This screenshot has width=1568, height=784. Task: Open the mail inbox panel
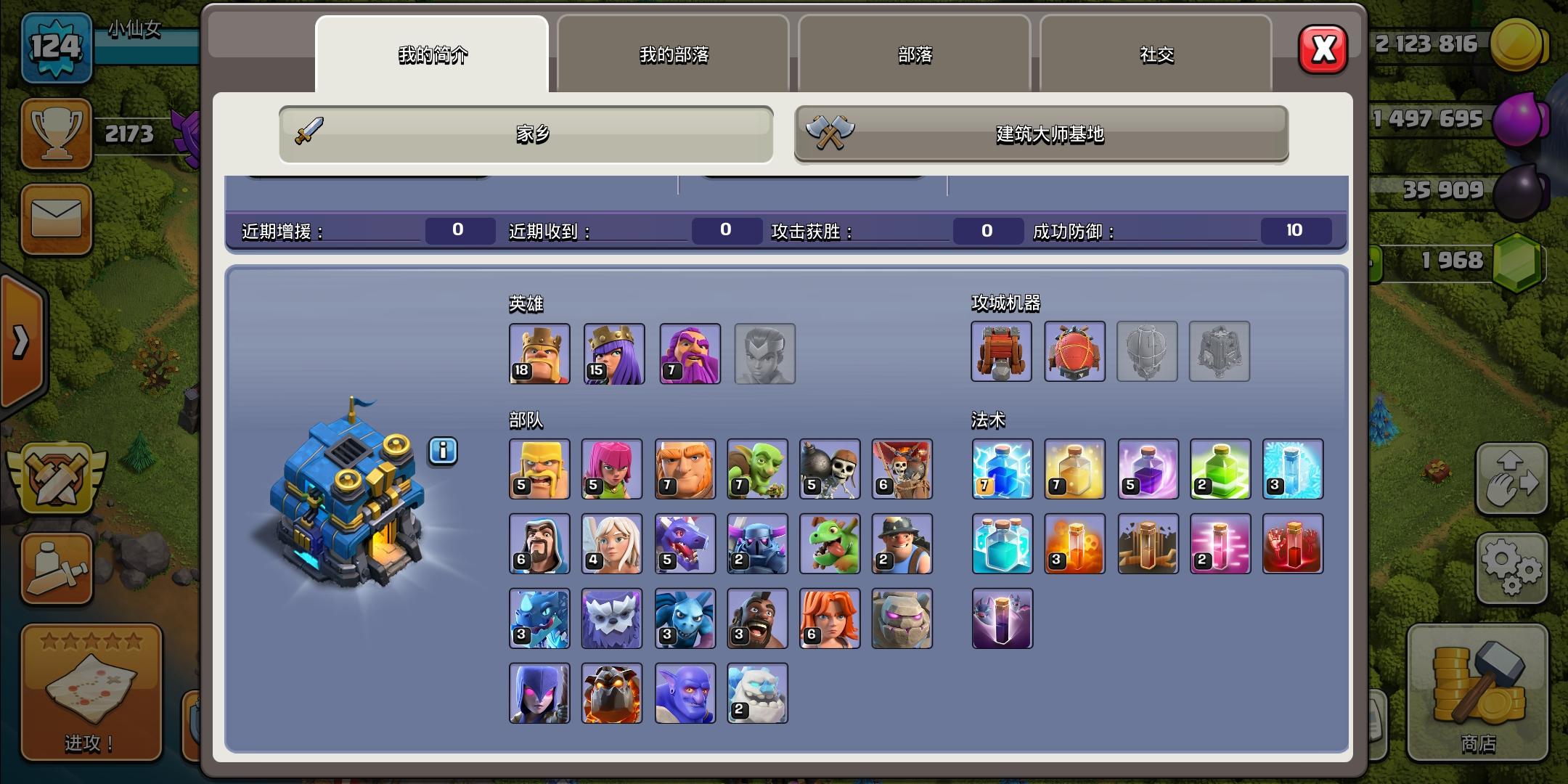pyautogui.click(x=57, y=220)
